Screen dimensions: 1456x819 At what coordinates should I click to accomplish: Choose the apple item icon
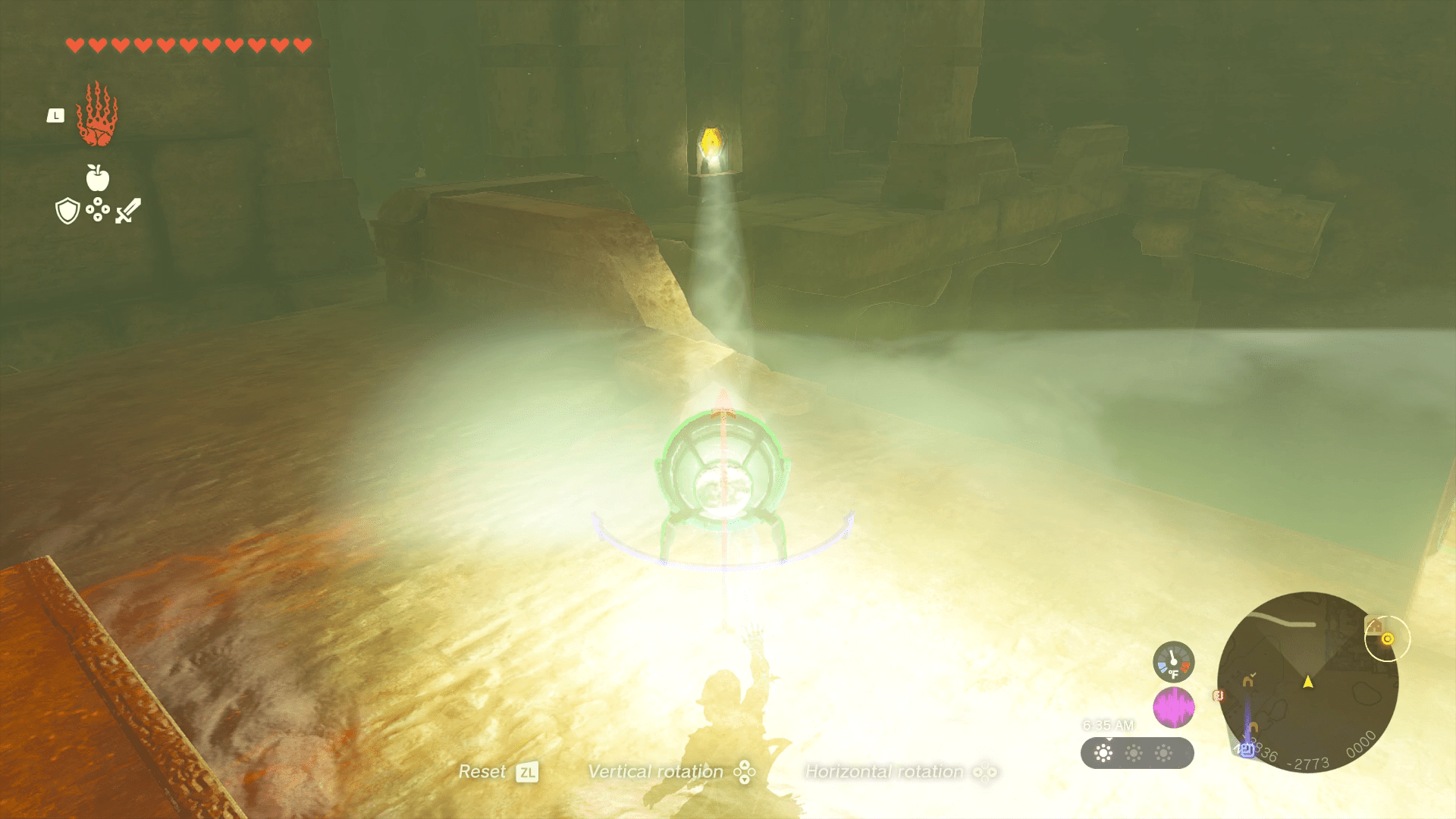pos(98,178)
